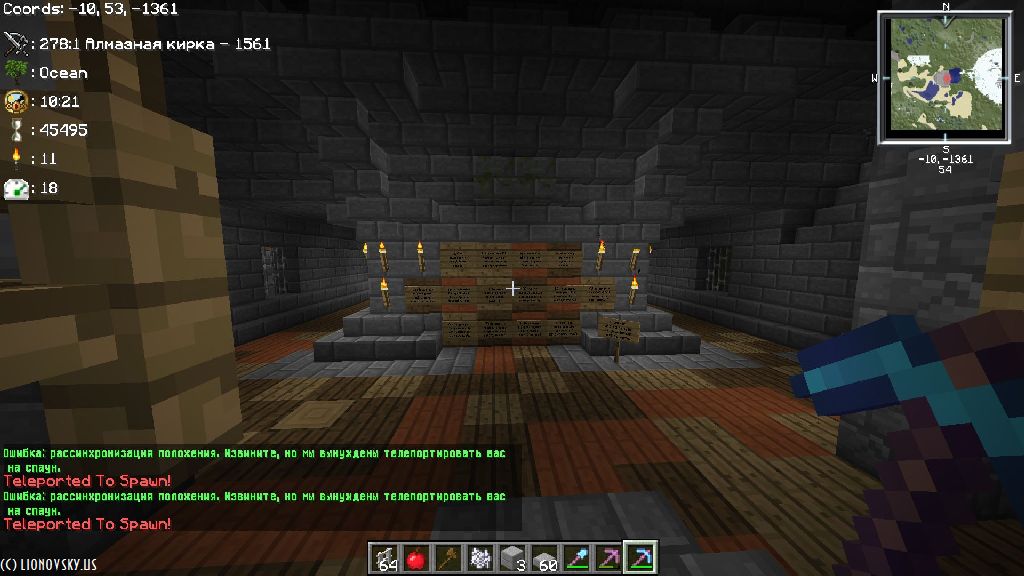The width and height of the screenshot is (1024, 576).
Task: Select the iron bars stack in hotbar
Action: (386, 558)
